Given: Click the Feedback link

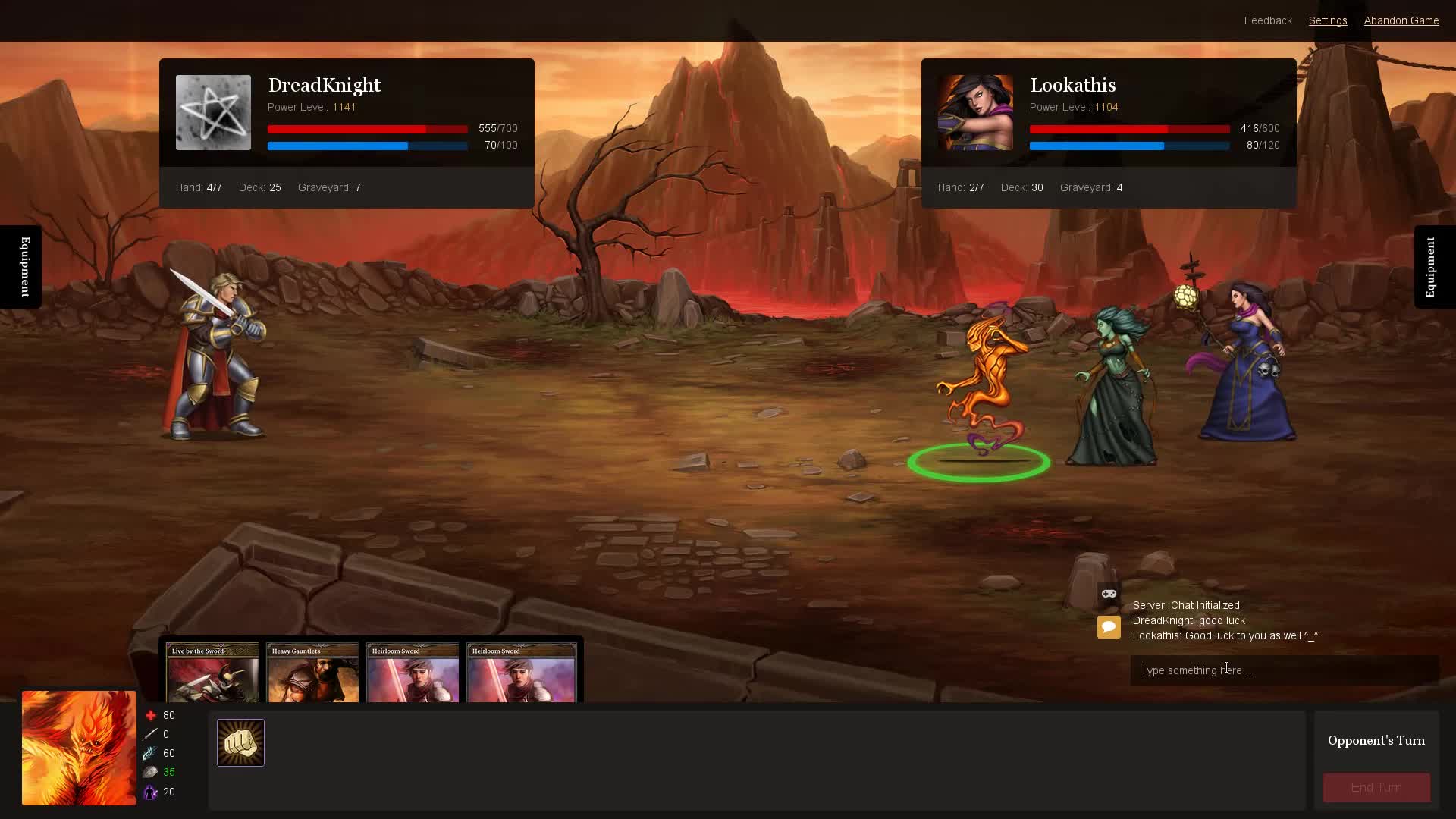Looking at the screenshot, I should point(1266,20).
